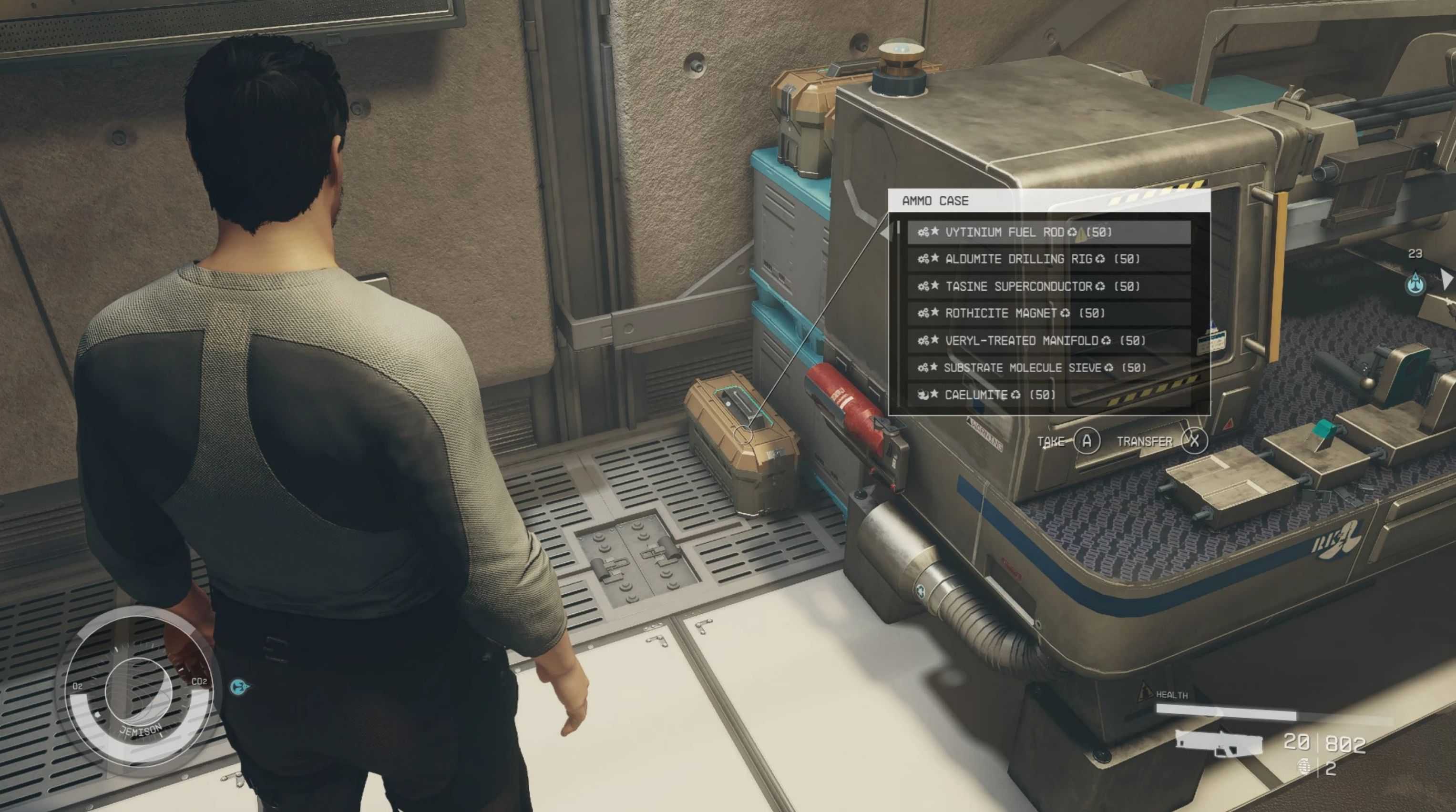Click the Jemison planet scanner compass

[x=137, y=690]
